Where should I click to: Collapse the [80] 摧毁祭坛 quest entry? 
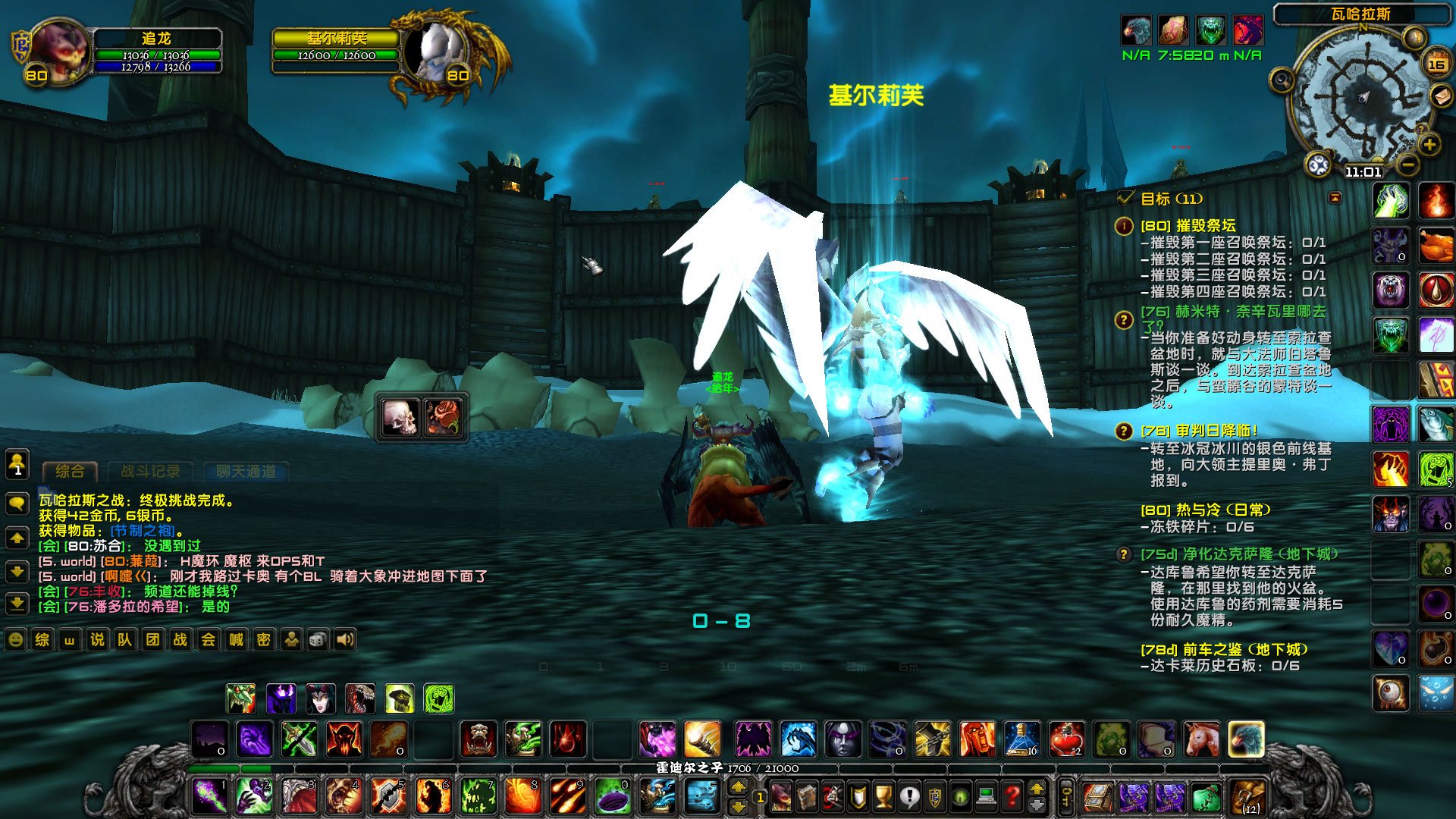[1125, 226]
